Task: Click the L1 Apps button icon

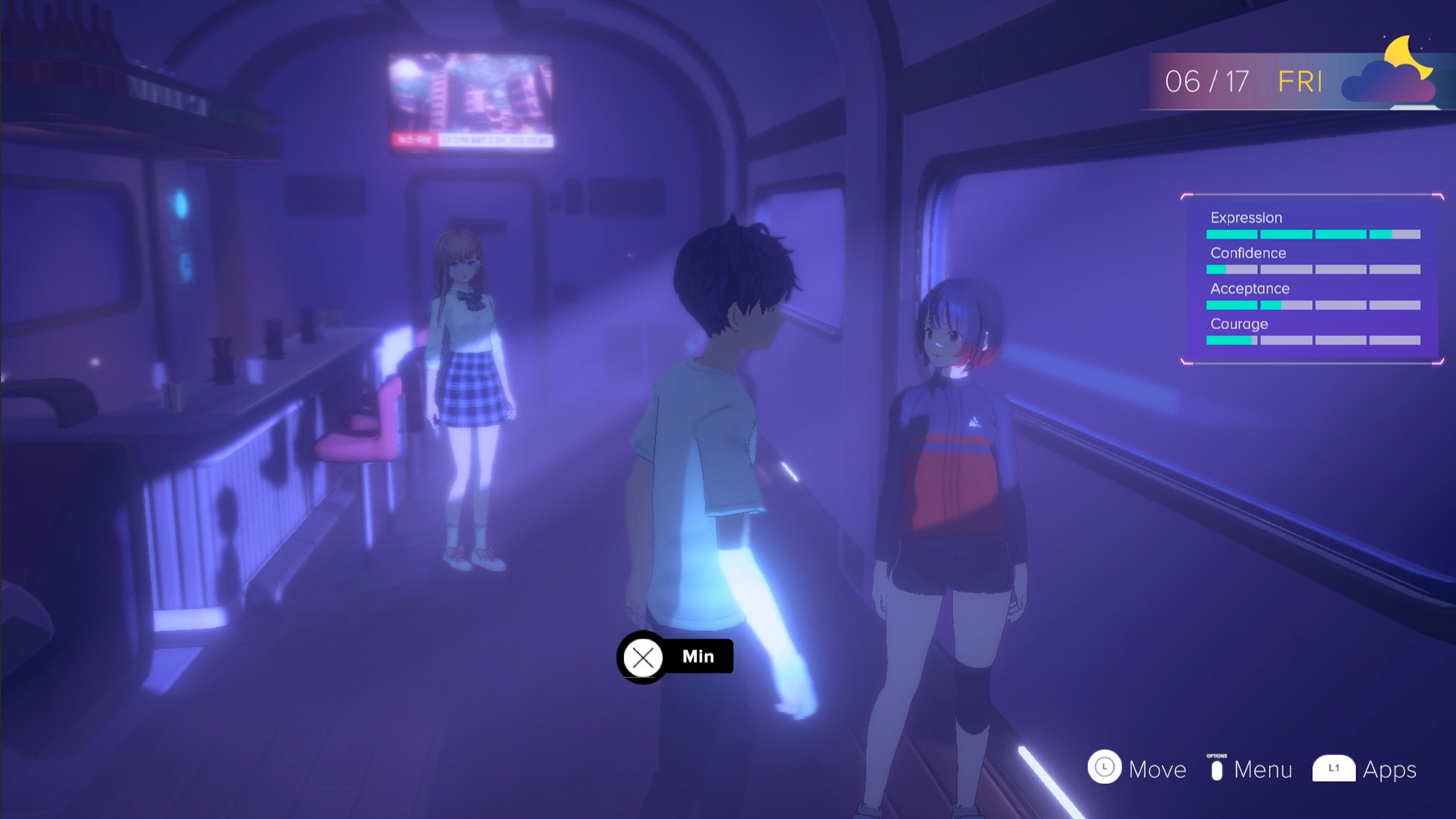Action: click(x=1335, y=770)
